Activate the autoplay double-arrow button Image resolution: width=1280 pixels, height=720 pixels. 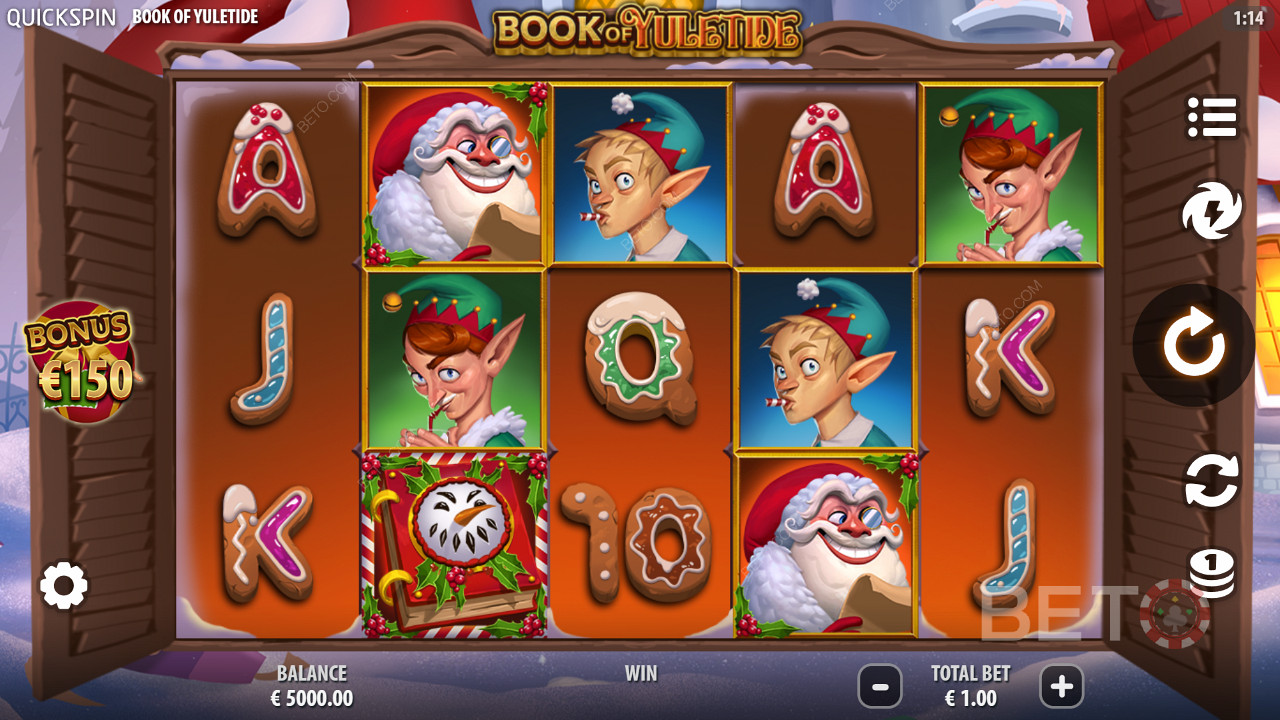pyautogui.click(x=1212, y=480)
